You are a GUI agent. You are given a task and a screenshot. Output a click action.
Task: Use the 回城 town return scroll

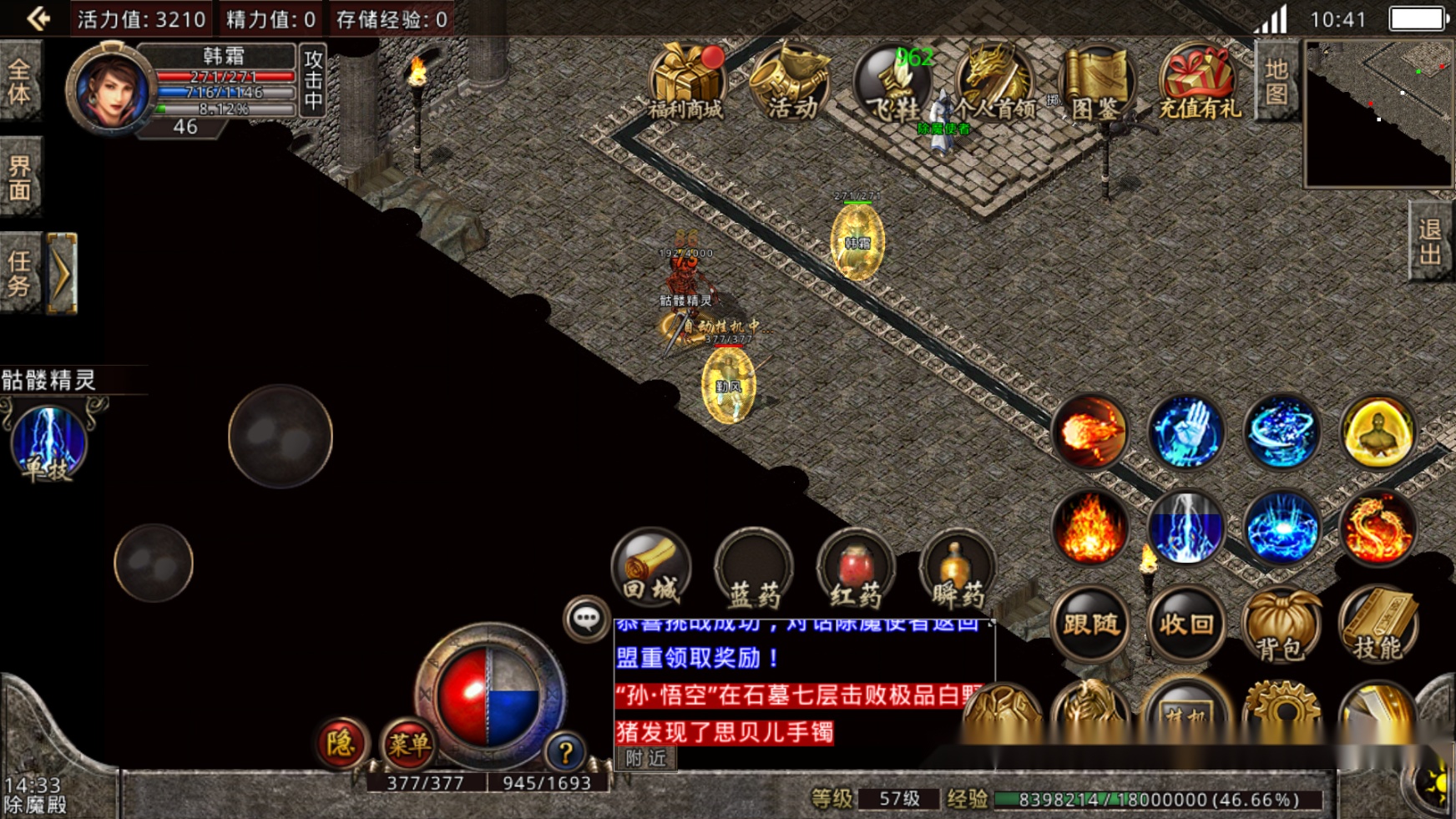tap(651, 568)
